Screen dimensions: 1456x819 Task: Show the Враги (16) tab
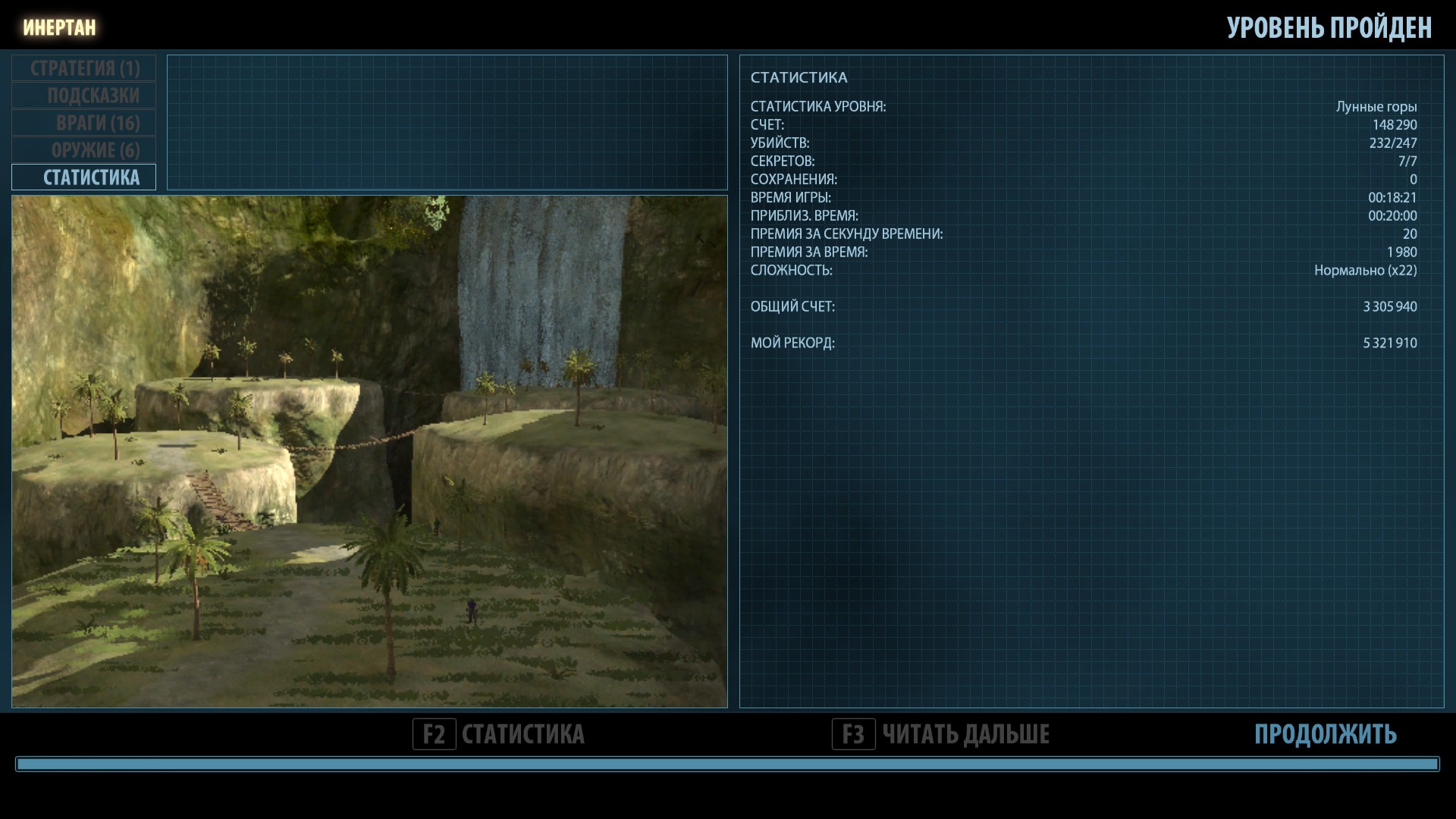pos(84,123)
